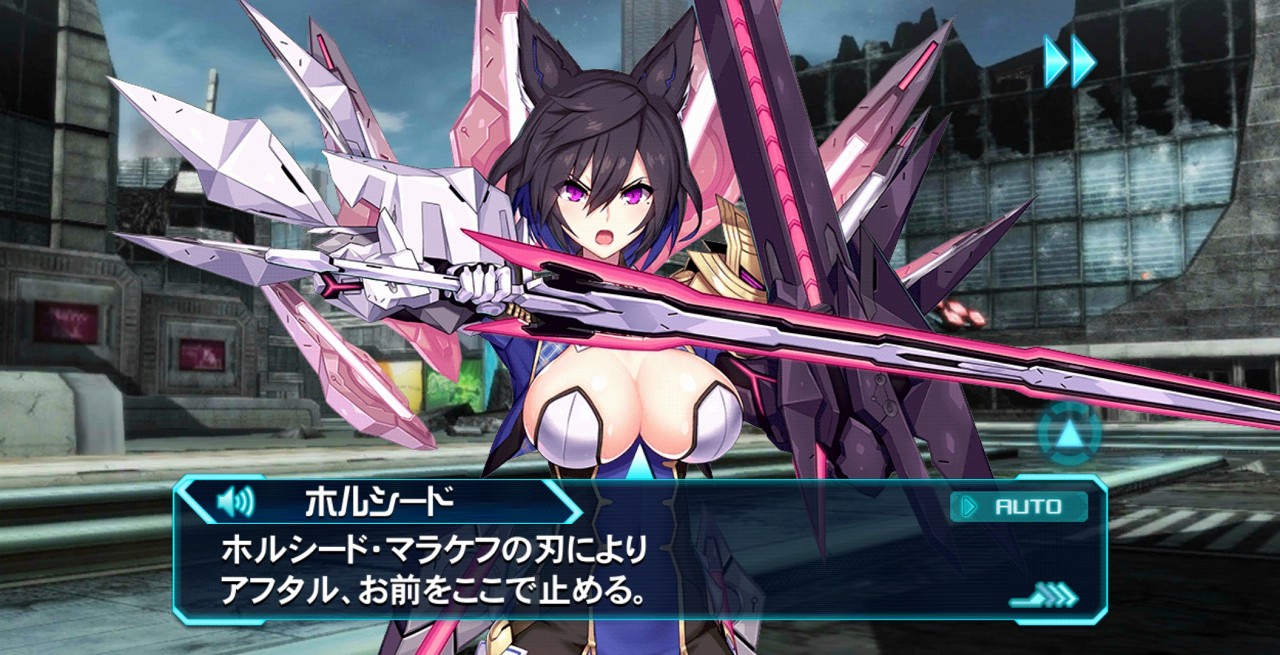Click the circular up-arrow button

pos(1069,434)
